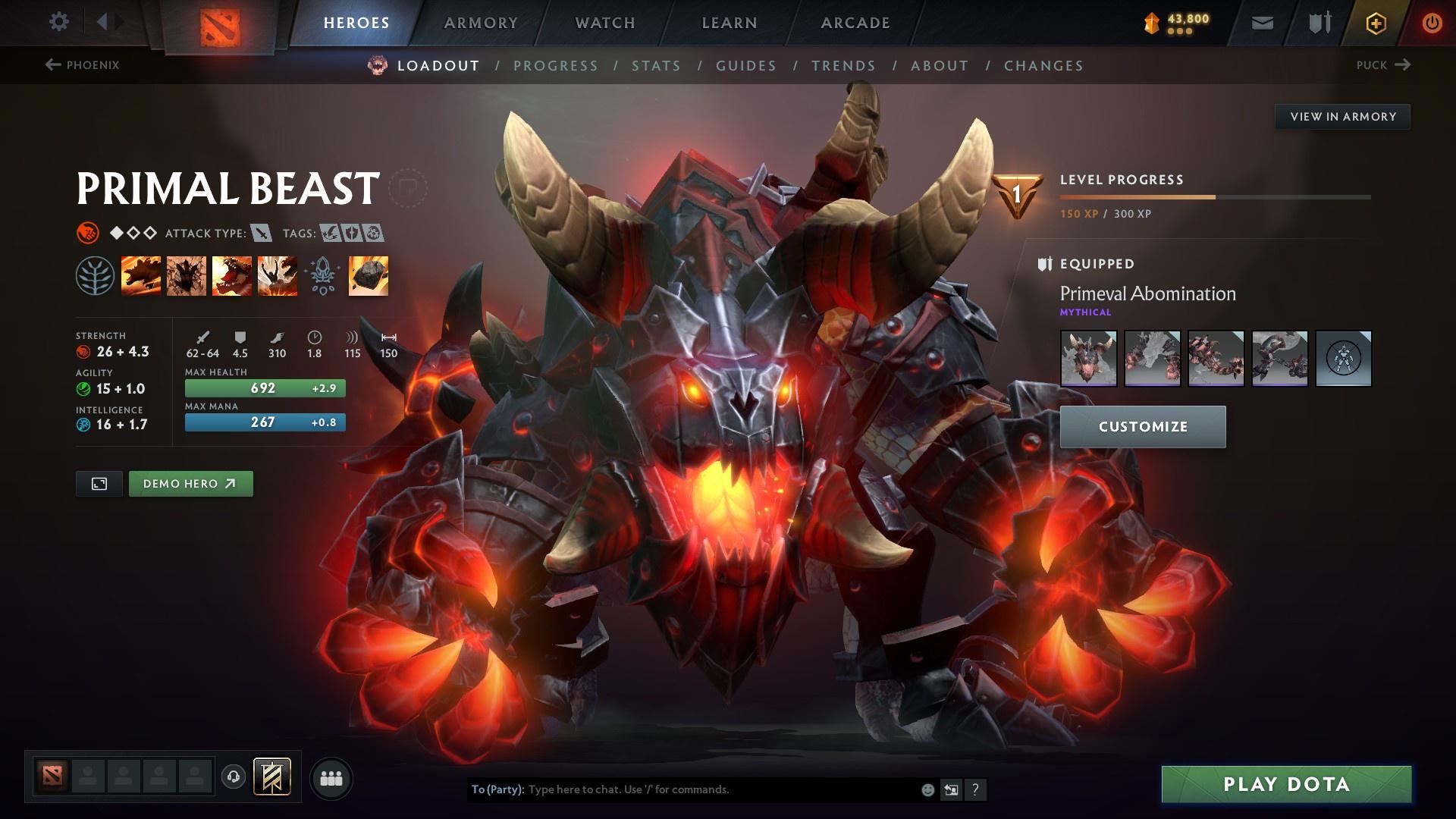Open voice chat with the headset icon

click(x=233, y=777)
